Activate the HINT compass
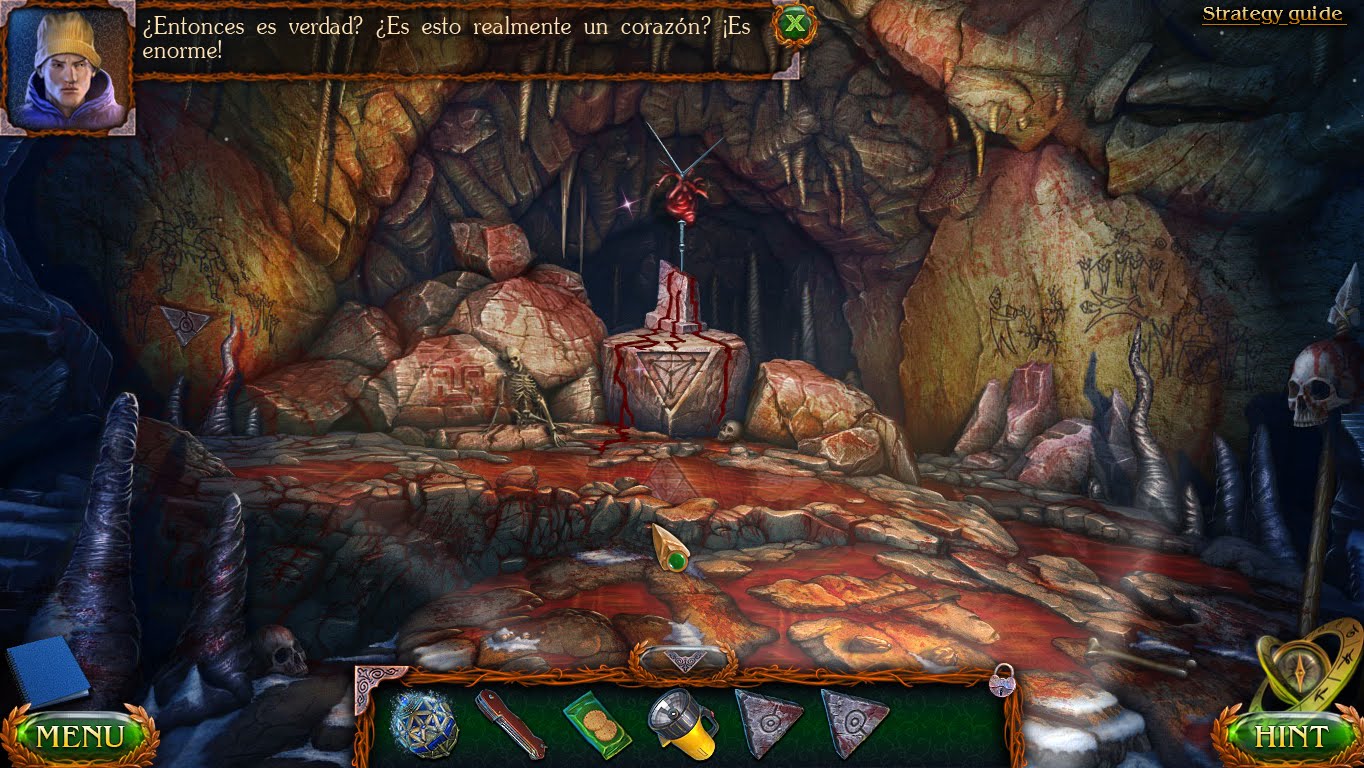 [1289, 735]
